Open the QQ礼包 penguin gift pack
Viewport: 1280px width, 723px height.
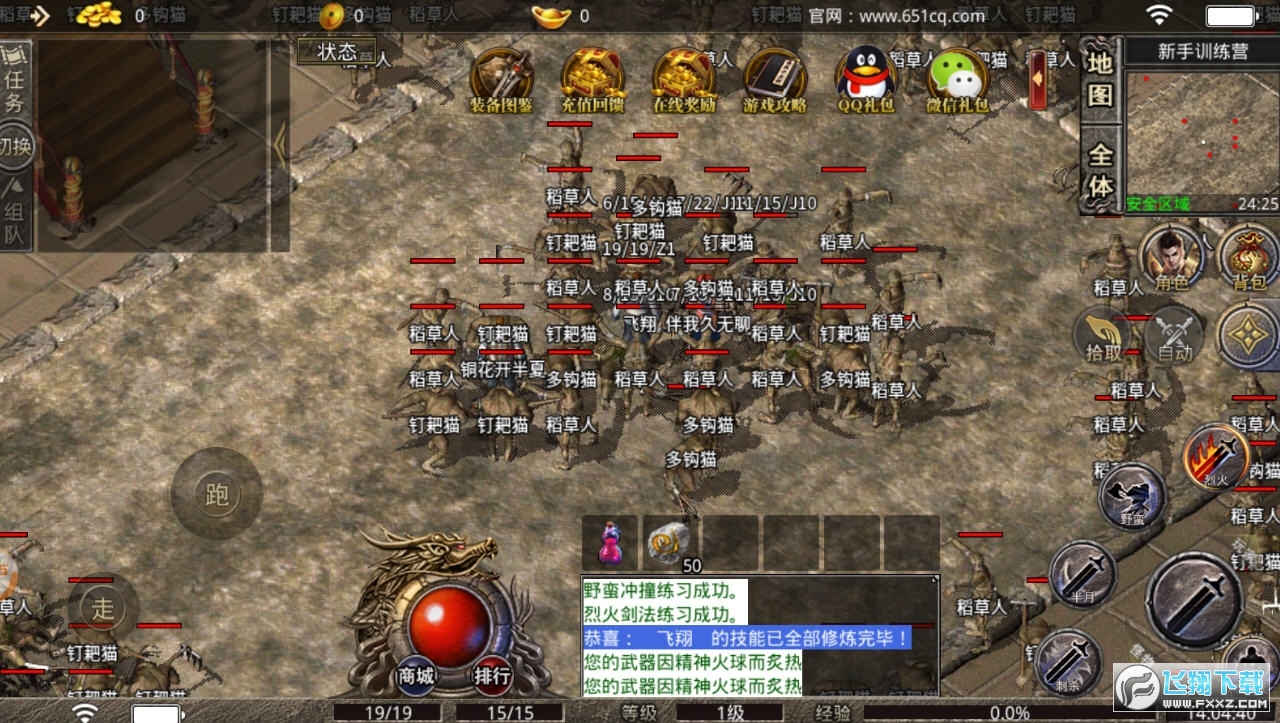[x=866, y=78]
